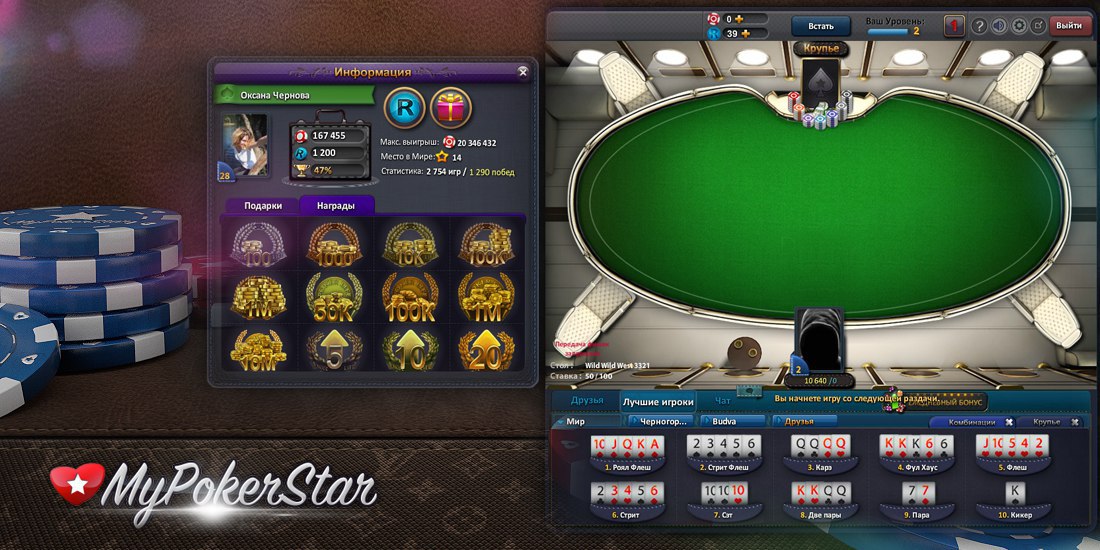This screenshot has width=1100, height=550.
Task: Switch to the Подарки tab
Action: [263, 205]
